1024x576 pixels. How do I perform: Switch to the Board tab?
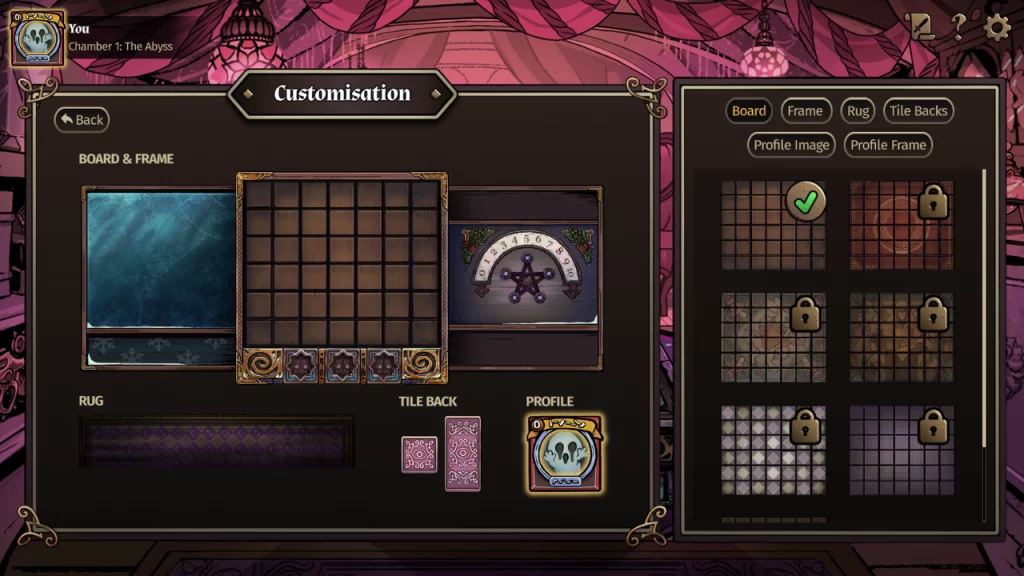pos(748,111)
